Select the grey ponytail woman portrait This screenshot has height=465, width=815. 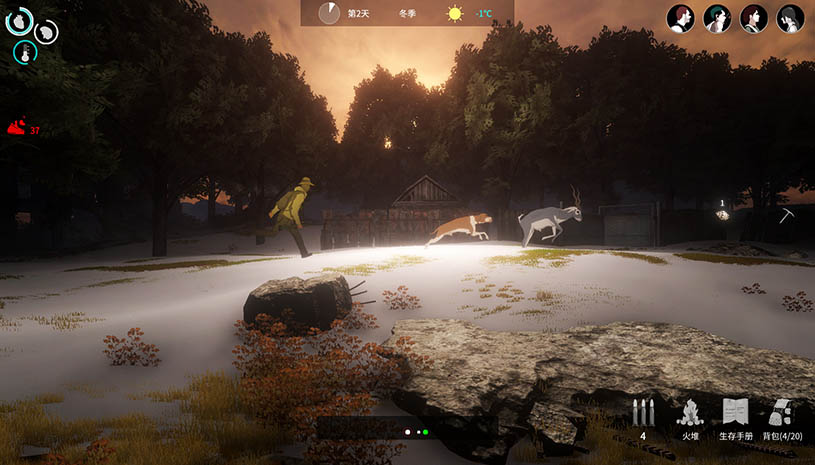click(x=790, y=18)
